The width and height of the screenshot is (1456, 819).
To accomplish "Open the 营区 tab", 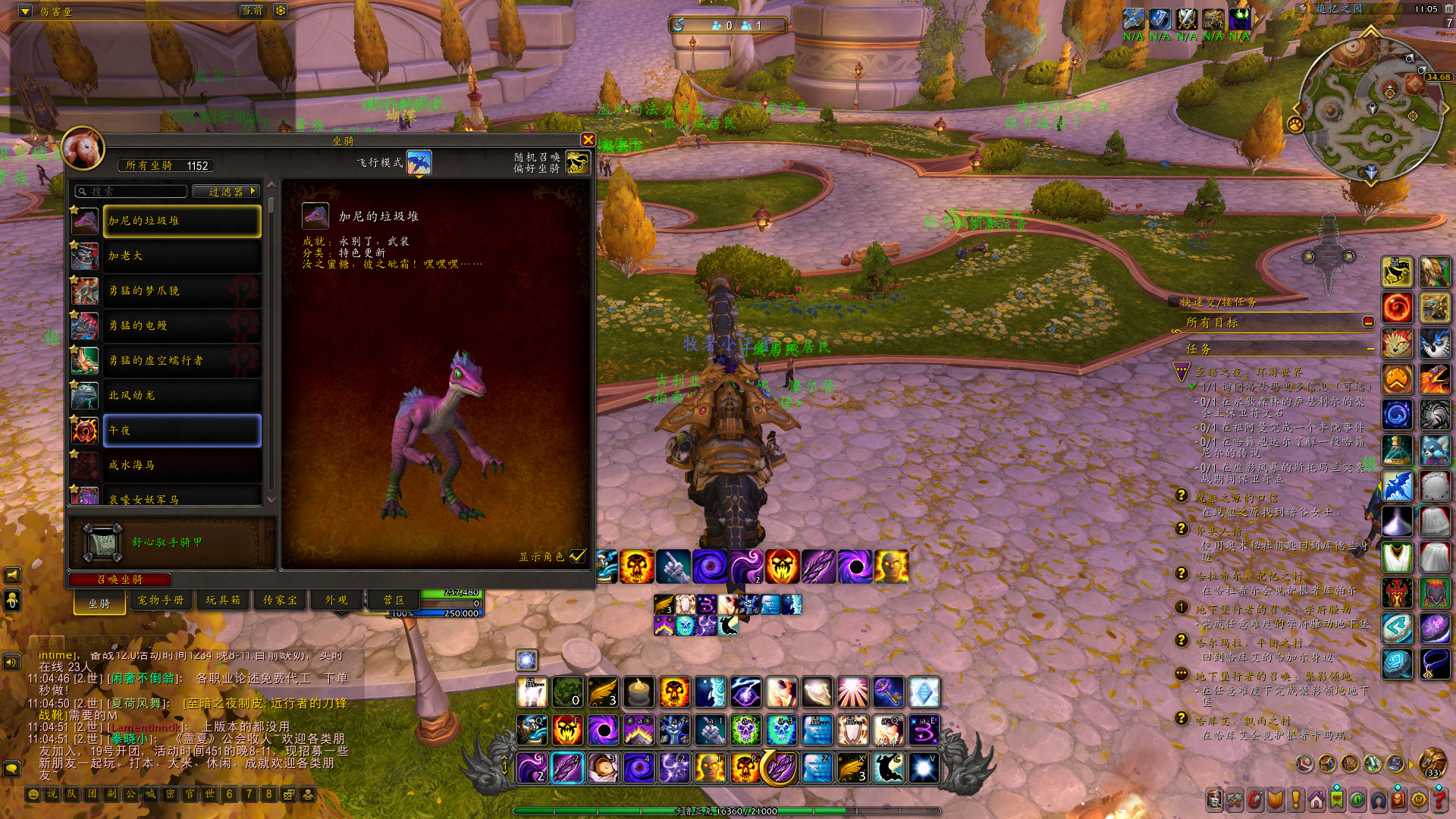I will coord(394,600).
